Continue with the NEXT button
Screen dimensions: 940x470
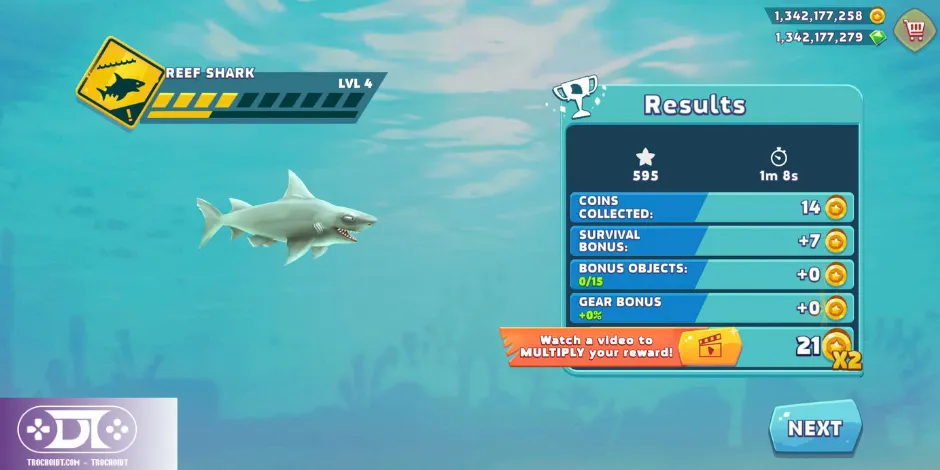tap(814, 428)
